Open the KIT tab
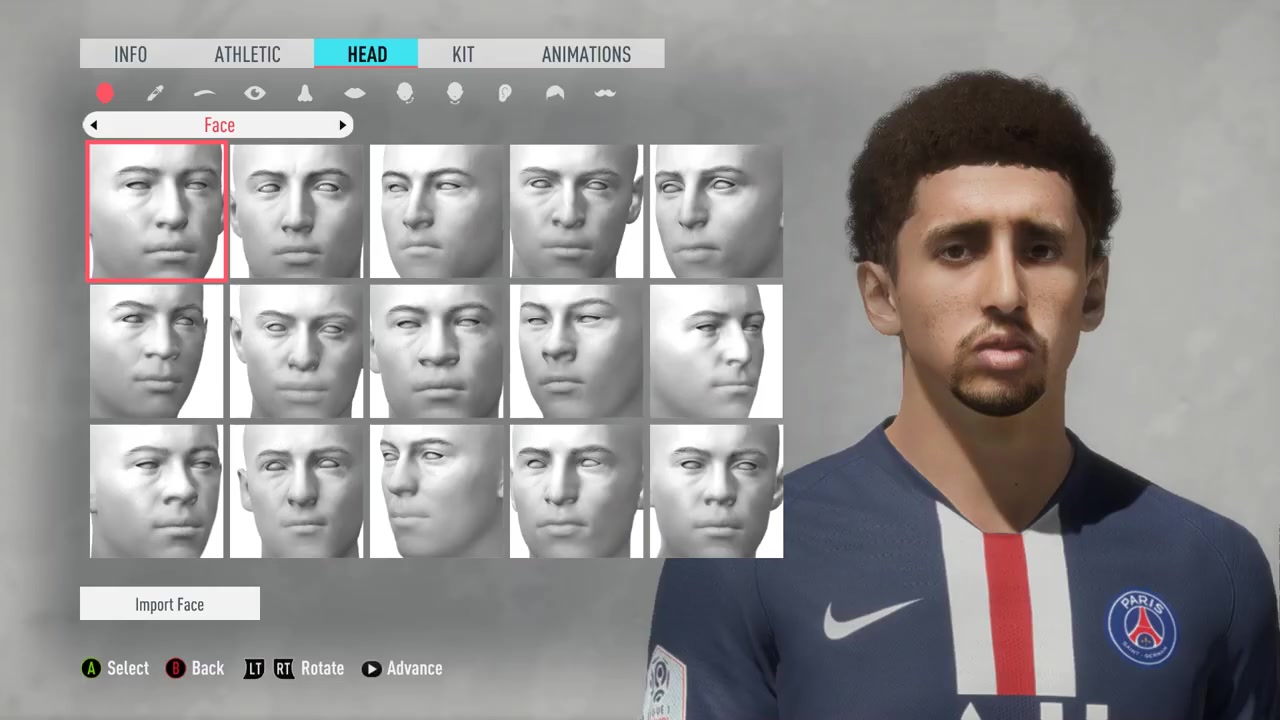 [x=463, y=54]
